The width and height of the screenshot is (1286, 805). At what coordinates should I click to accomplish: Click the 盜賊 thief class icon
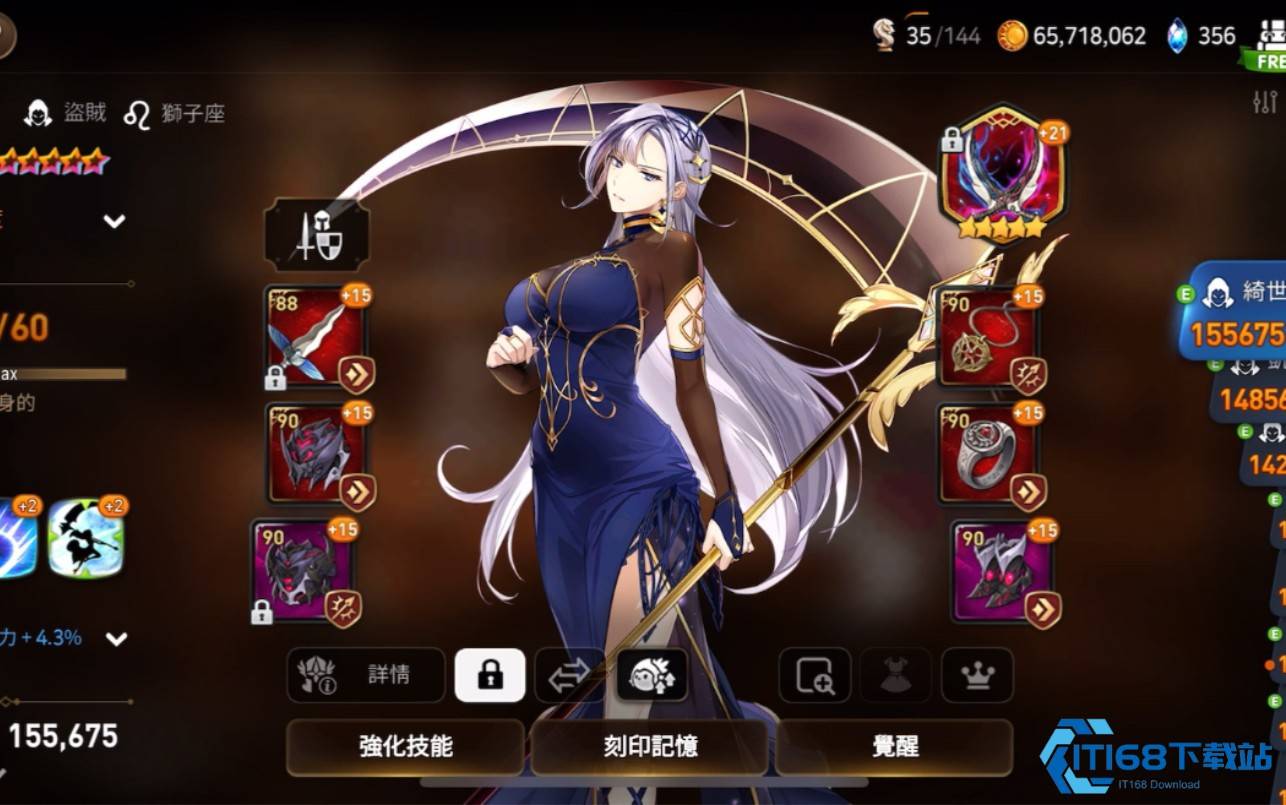pos(36,112)
